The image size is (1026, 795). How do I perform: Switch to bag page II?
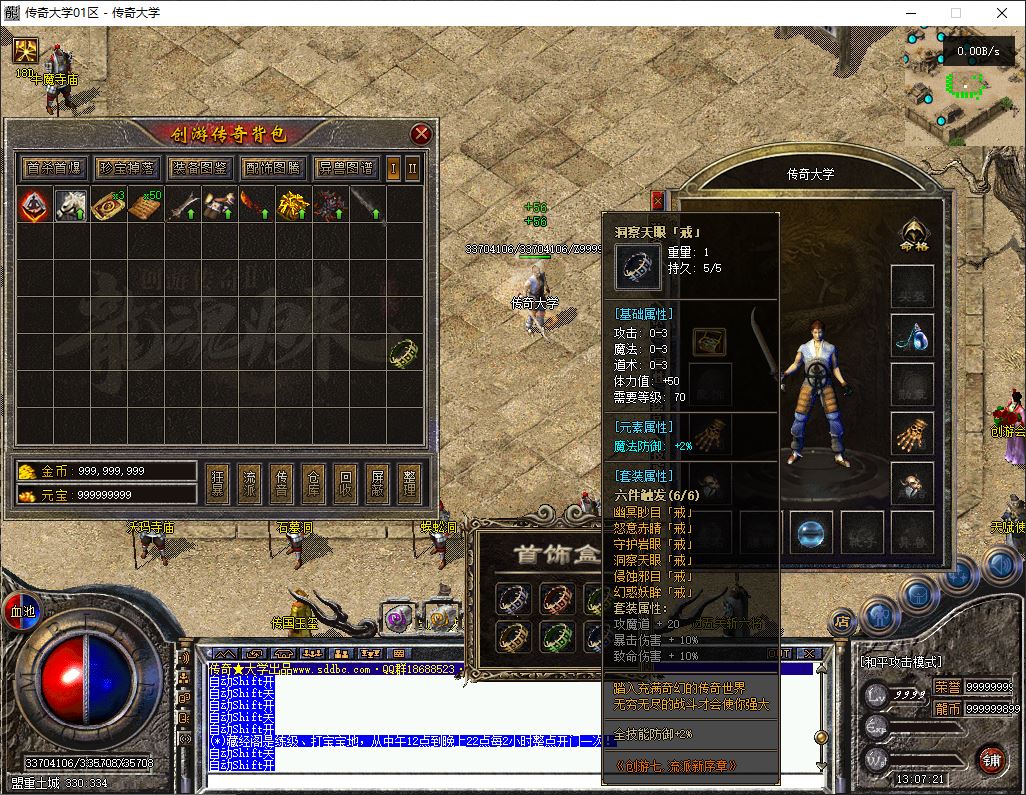412,167
